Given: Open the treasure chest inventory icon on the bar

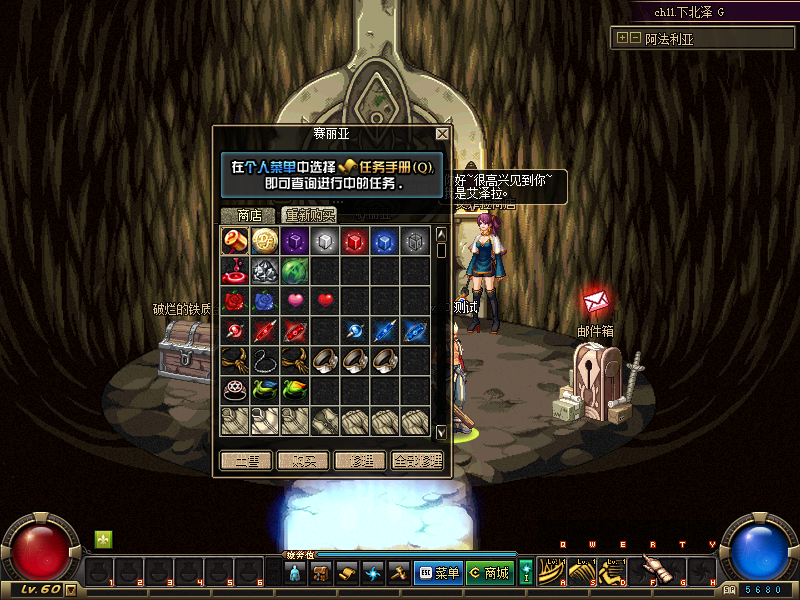Looking at the screenshot, I should 321,573.
